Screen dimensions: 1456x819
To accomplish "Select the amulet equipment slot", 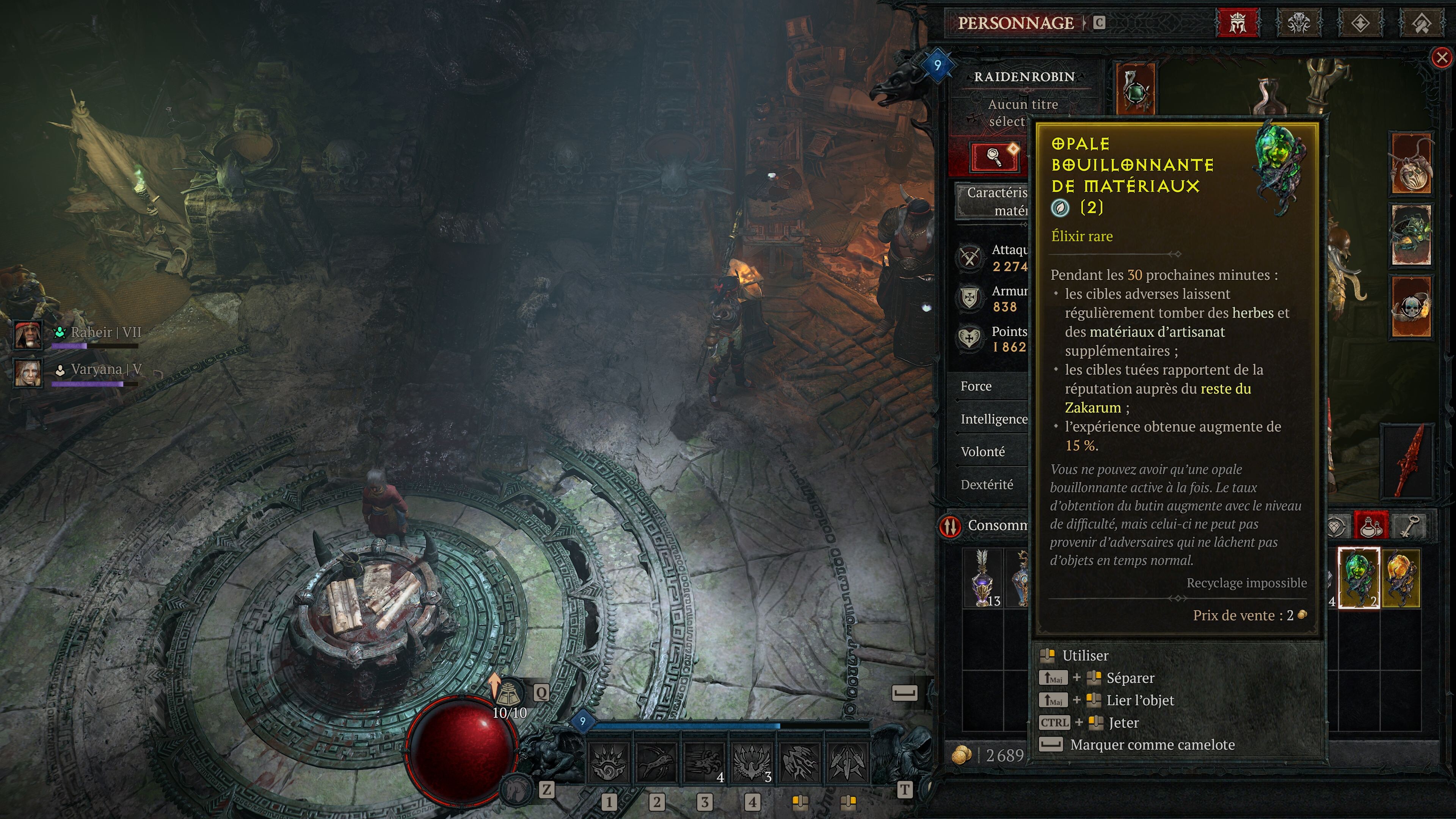I will 1136,89.
